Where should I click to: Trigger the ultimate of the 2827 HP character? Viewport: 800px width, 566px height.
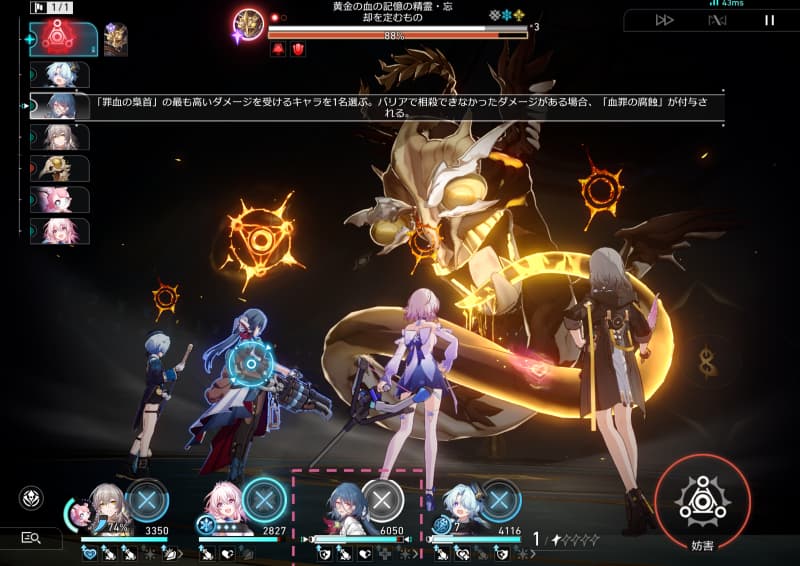(264, 500)
